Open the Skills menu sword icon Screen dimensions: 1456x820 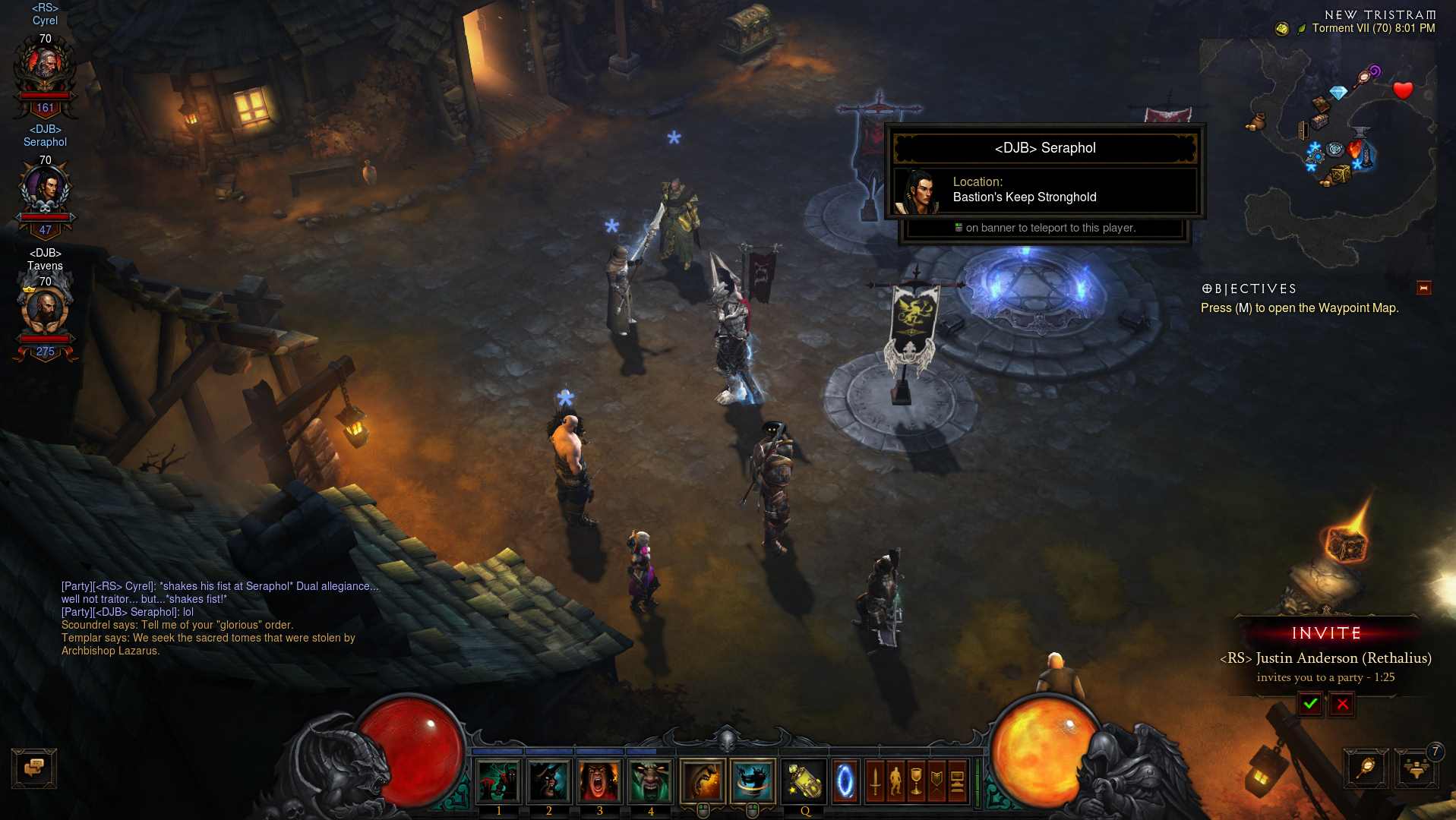pyautogui.click(x=875, y=781)
